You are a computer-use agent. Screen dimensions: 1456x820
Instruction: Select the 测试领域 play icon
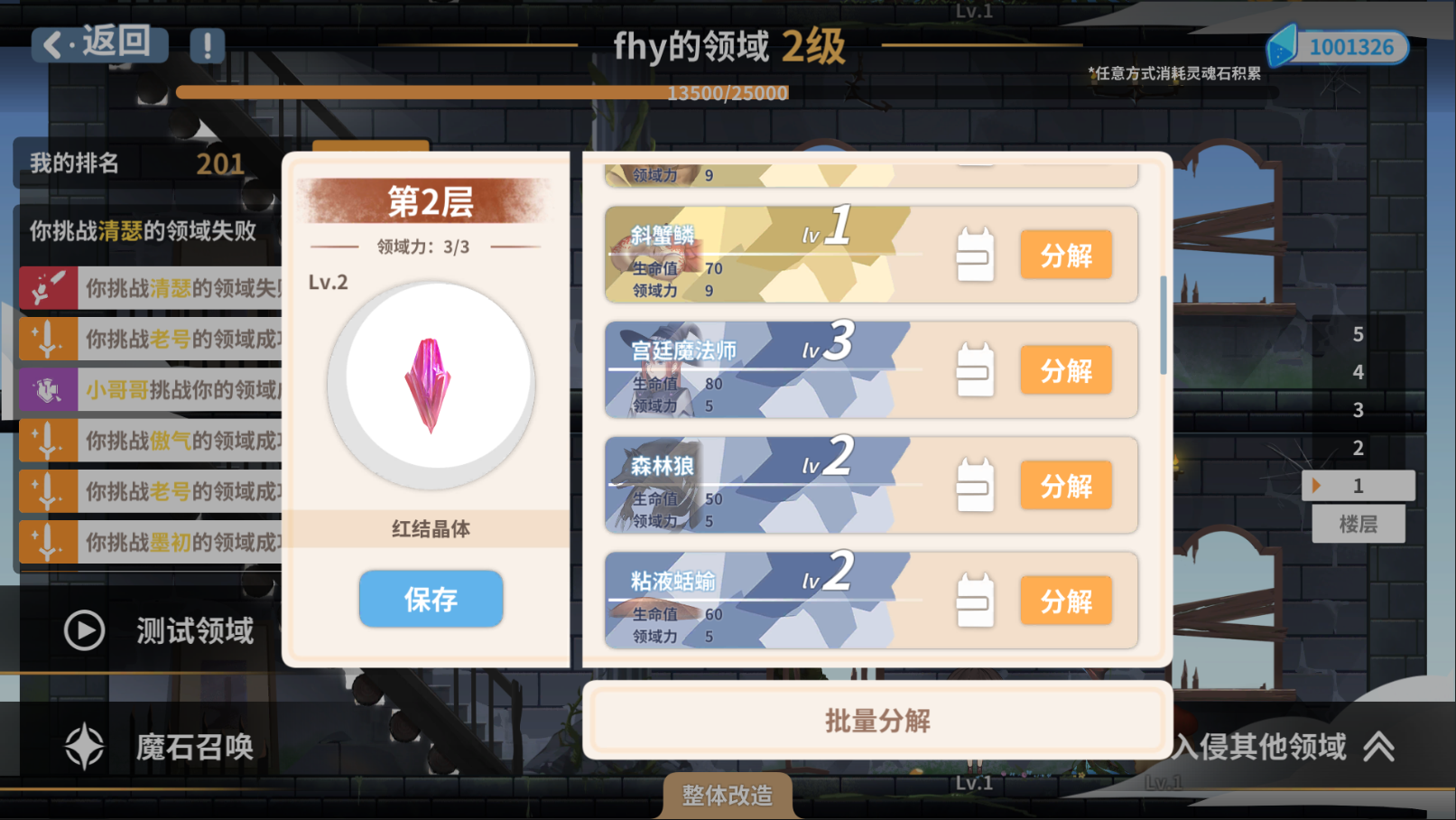click(82, 630)
